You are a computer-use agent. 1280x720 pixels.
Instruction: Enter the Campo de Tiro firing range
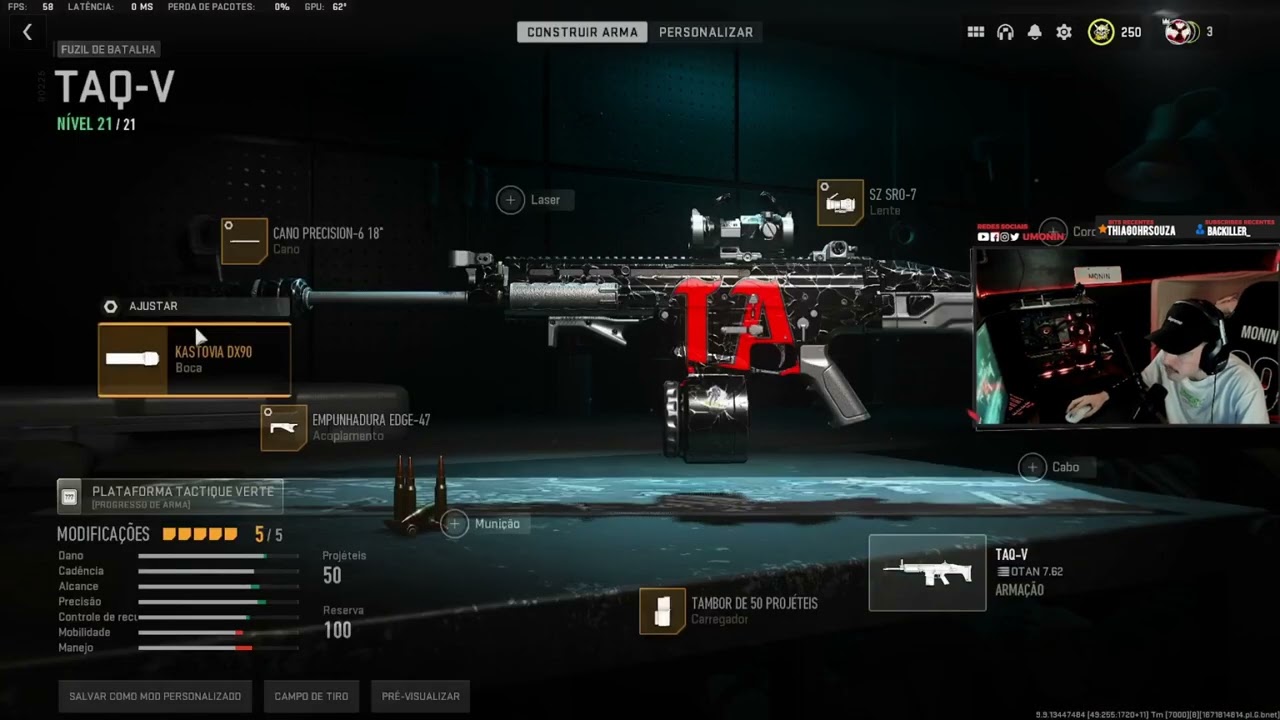(311, 696)
